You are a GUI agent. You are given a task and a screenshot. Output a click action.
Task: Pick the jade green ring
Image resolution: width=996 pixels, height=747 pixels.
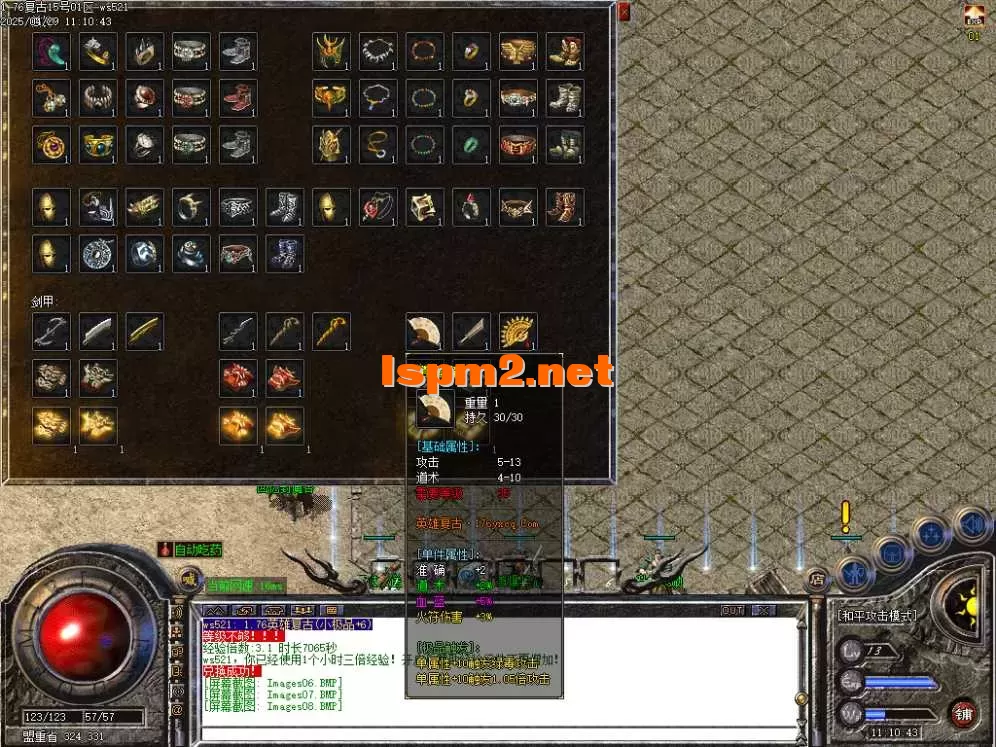(x=471, y=145)
